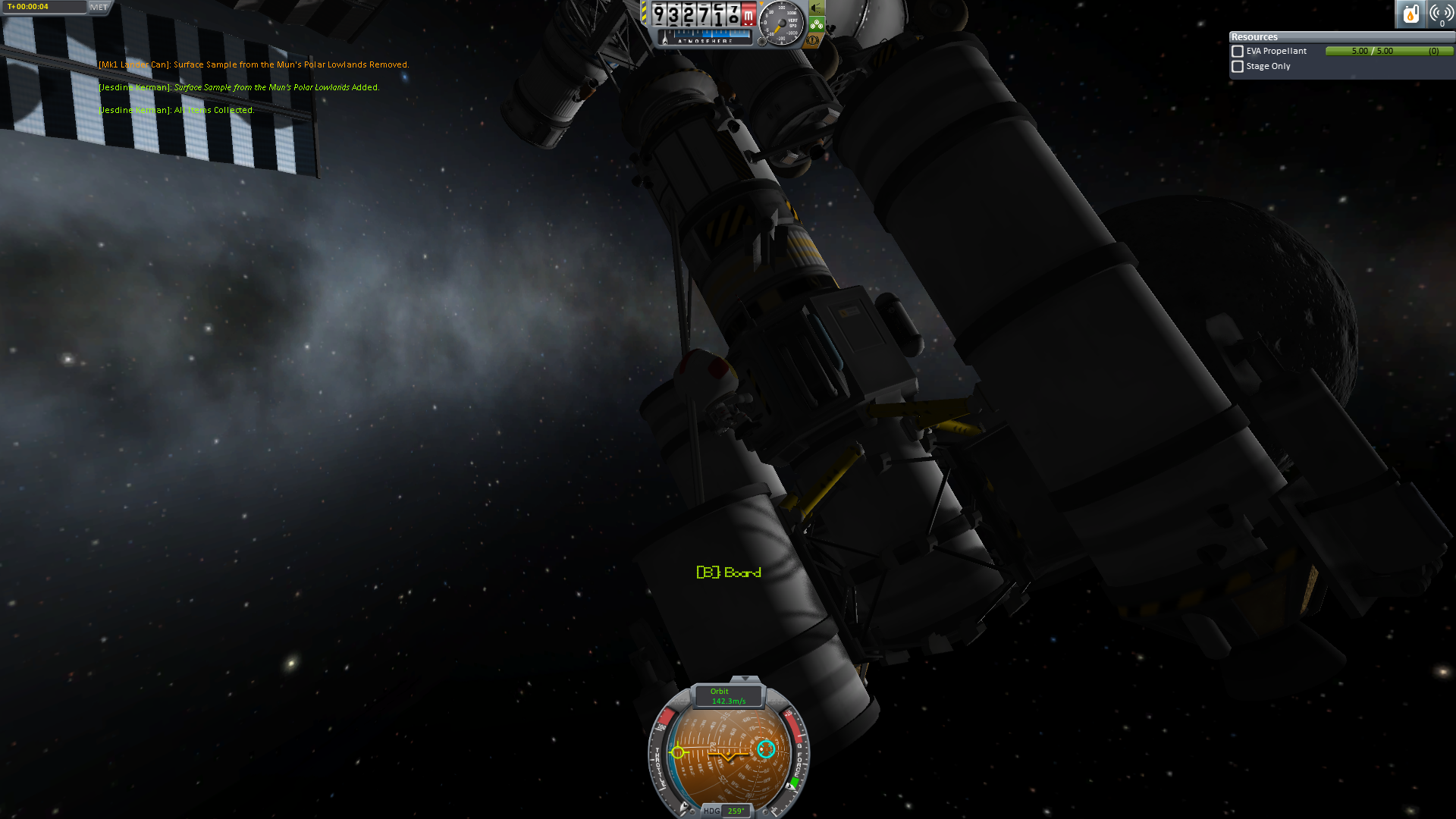Toggle the fuel can Resources button
1456x819 pixels.
click(1410, 14)
